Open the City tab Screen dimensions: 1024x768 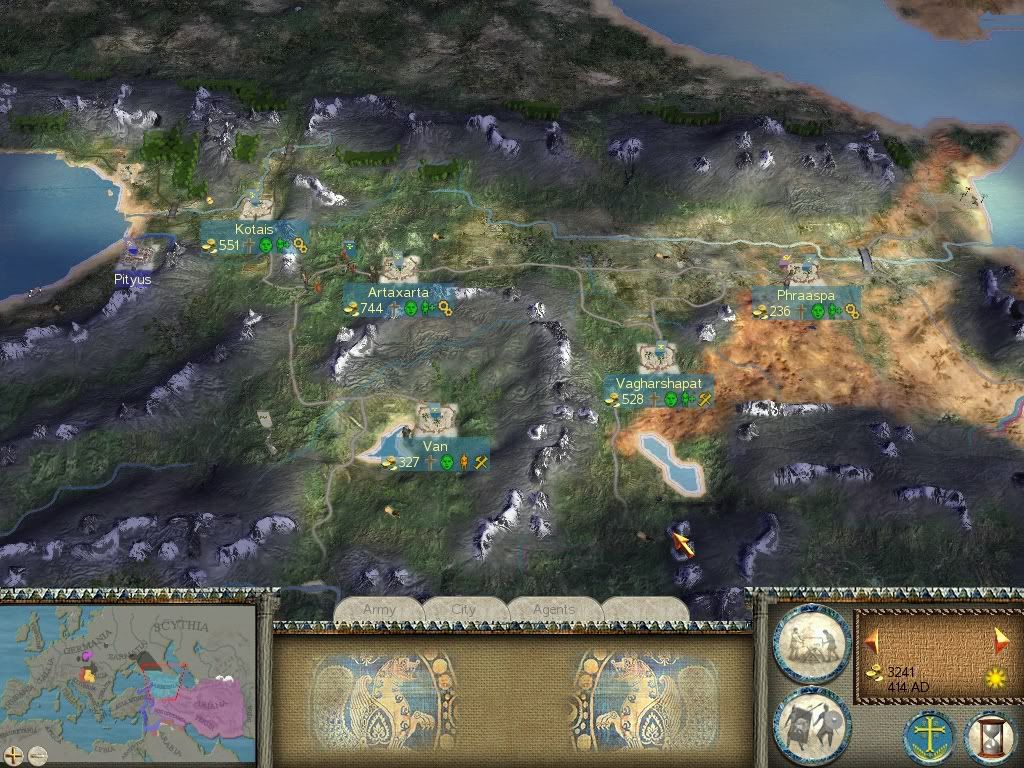coord(464,609)
